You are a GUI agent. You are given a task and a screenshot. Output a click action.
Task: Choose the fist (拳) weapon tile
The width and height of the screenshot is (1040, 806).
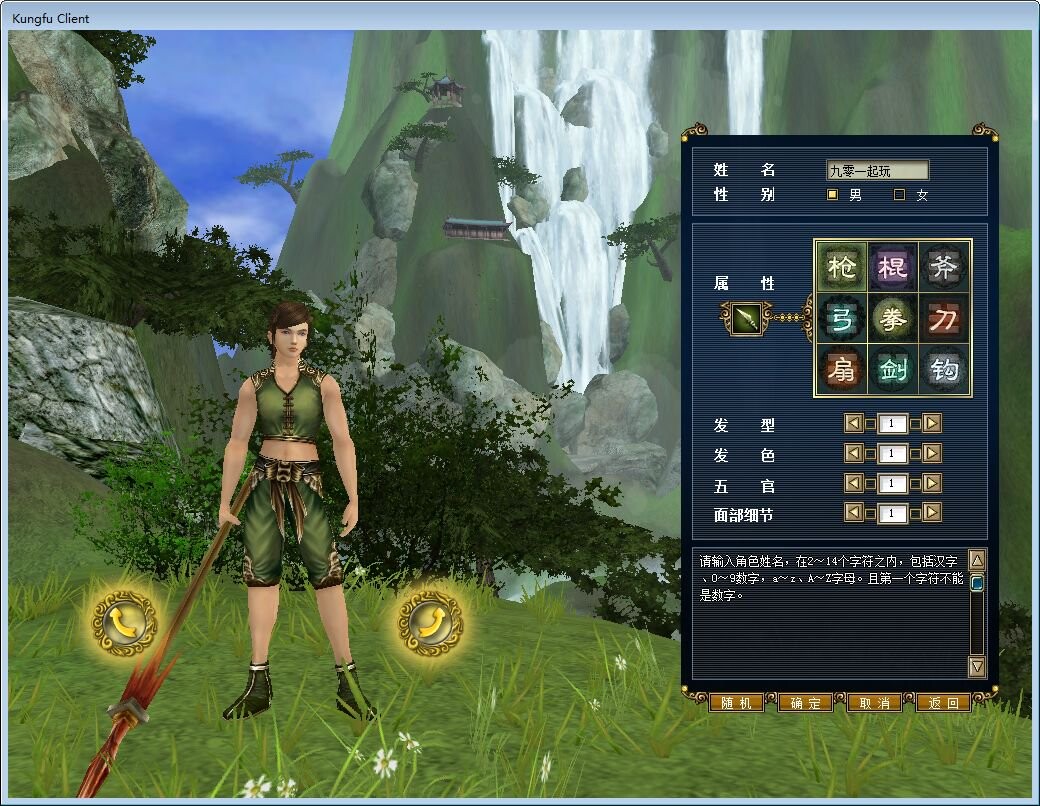893,319
